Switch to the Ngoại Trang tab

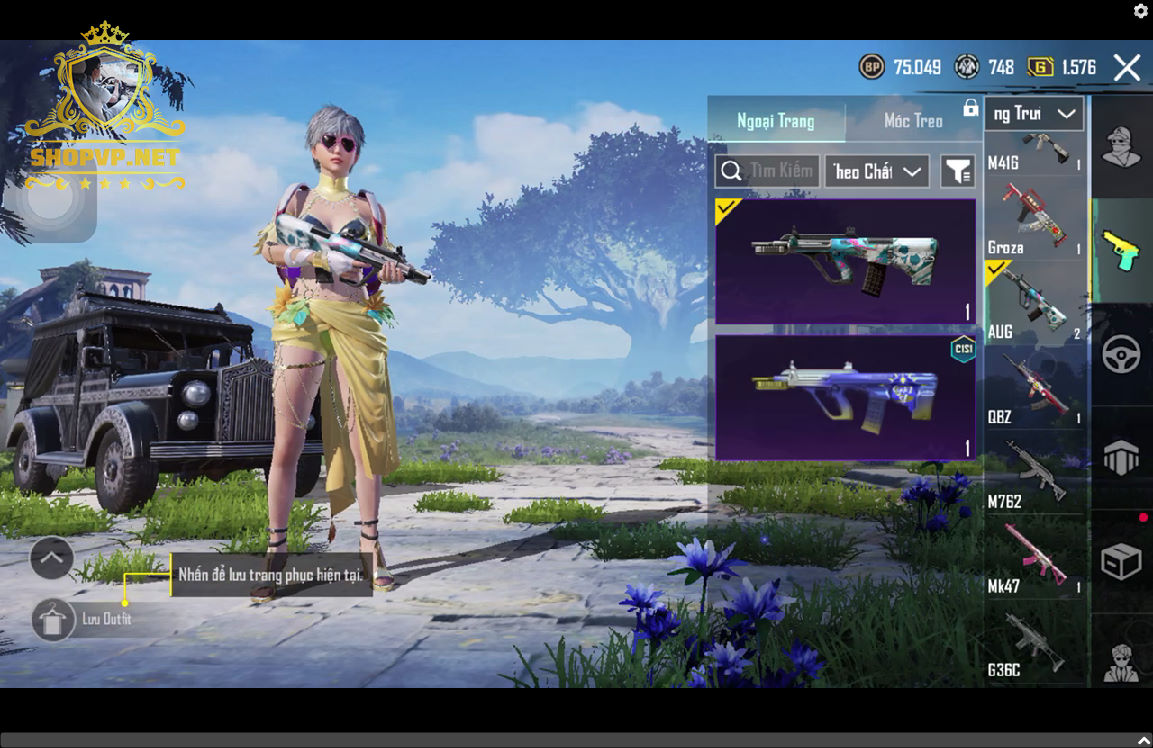click(776, 121)
